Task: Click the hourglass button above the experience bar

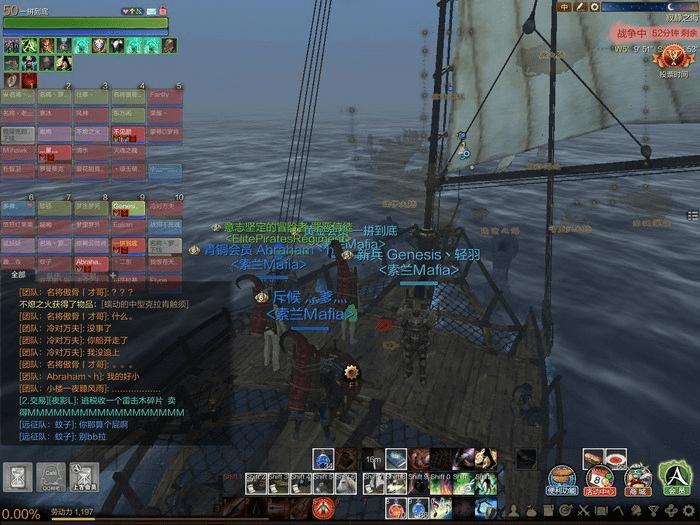Action: 16,476
